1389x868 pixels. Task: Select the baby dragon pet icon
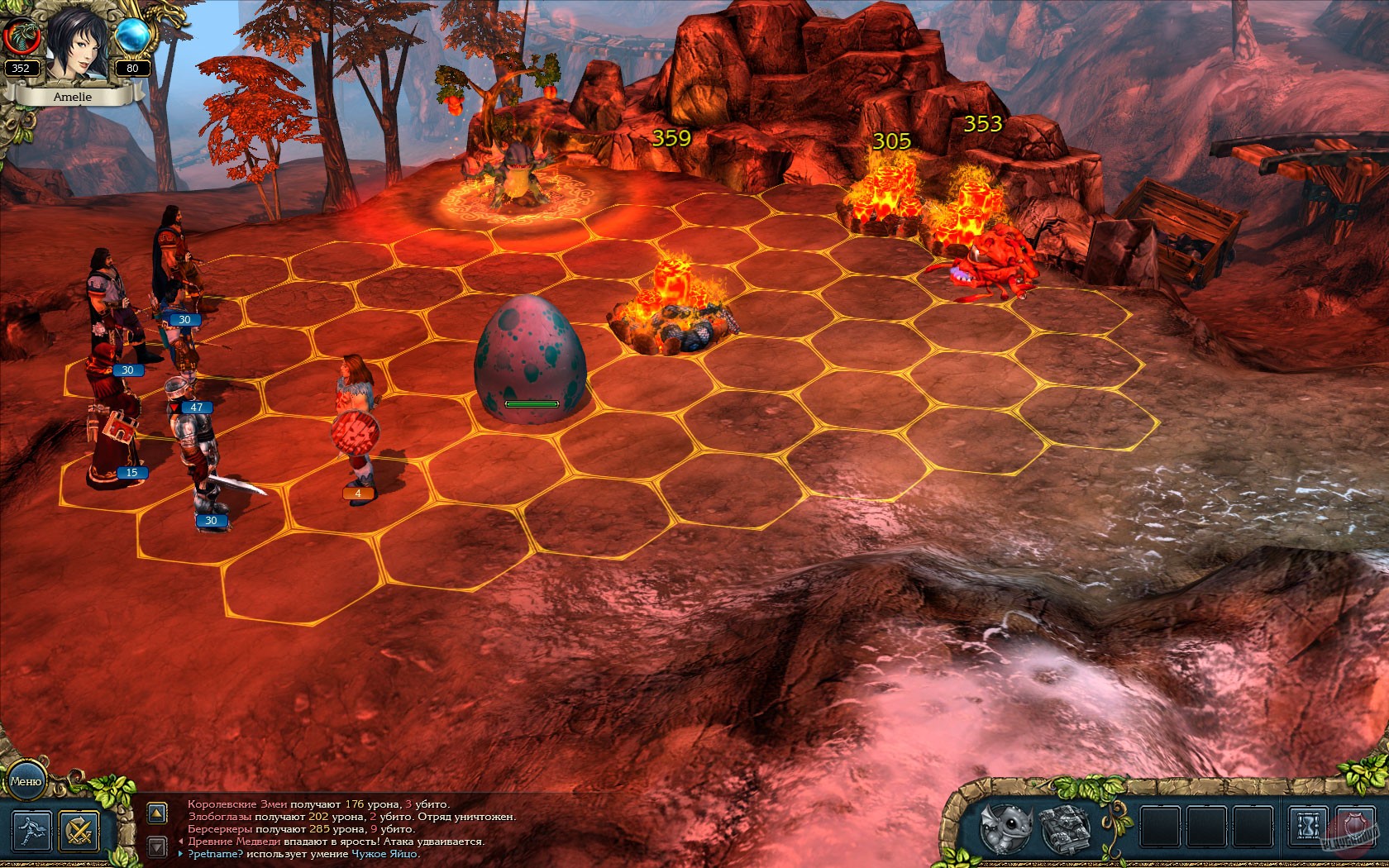[1005, 828]
